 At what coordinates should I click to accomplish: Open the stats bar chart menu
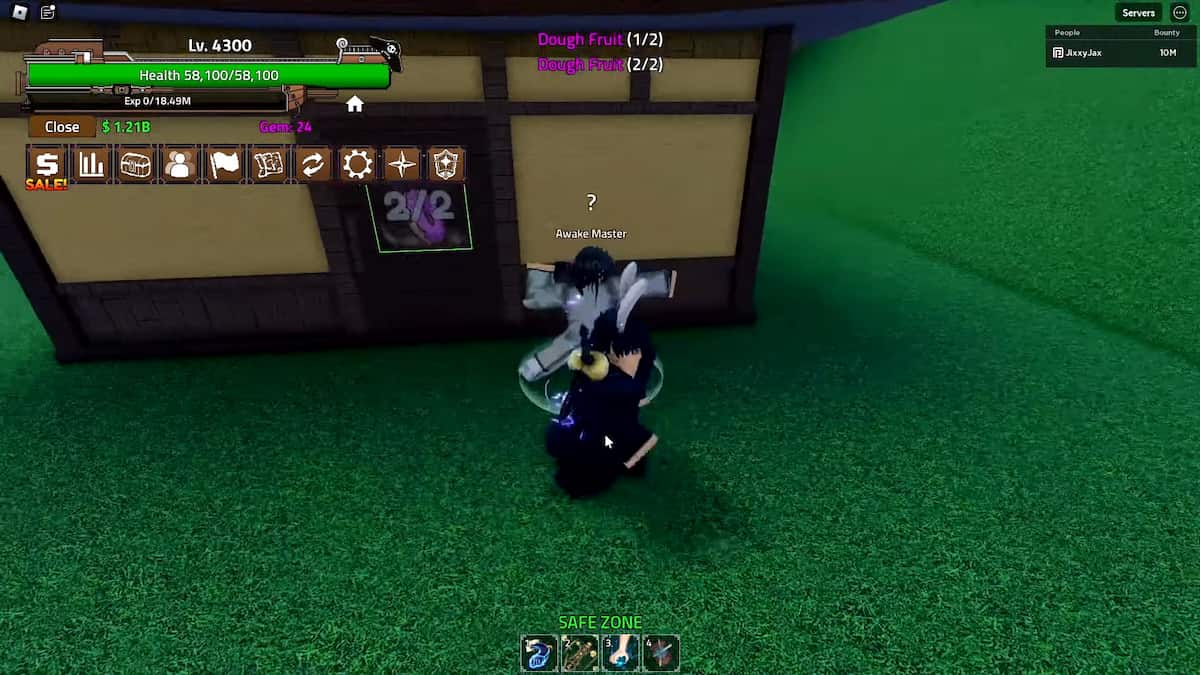(92, 165)
